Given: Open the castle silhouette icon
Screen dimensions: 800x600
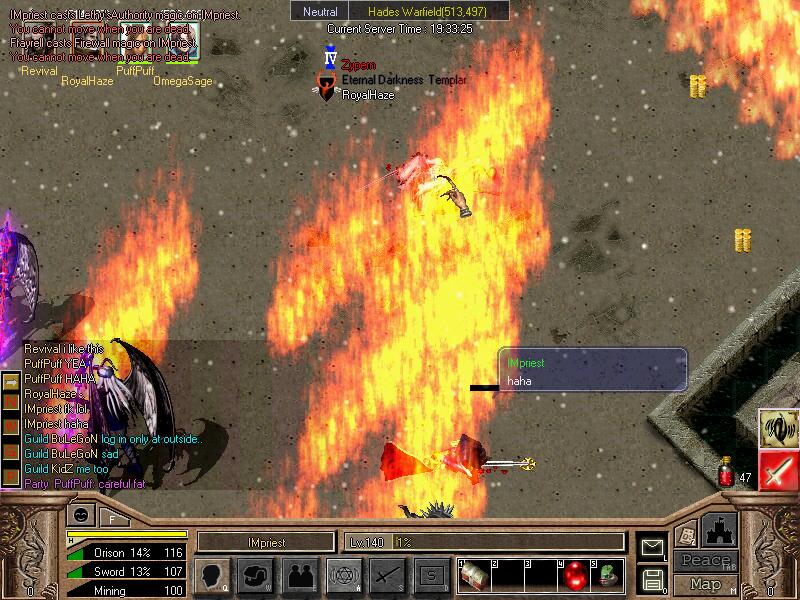Looking at the screenshot, I should pyautogui.click(x=720, y=529).
